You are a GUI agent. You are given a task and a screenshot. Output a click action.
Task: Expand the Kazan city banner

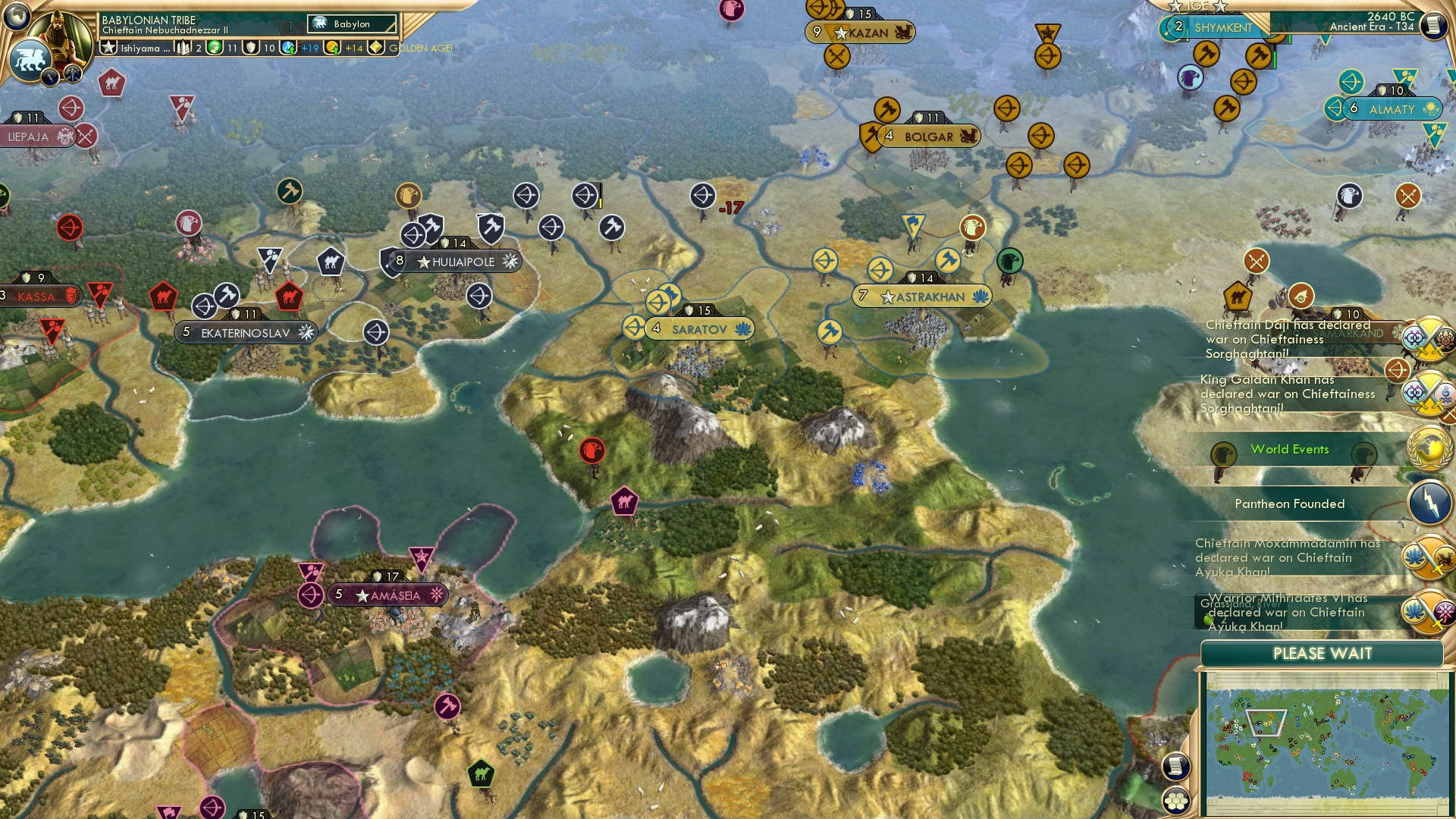tap(871, 32)
